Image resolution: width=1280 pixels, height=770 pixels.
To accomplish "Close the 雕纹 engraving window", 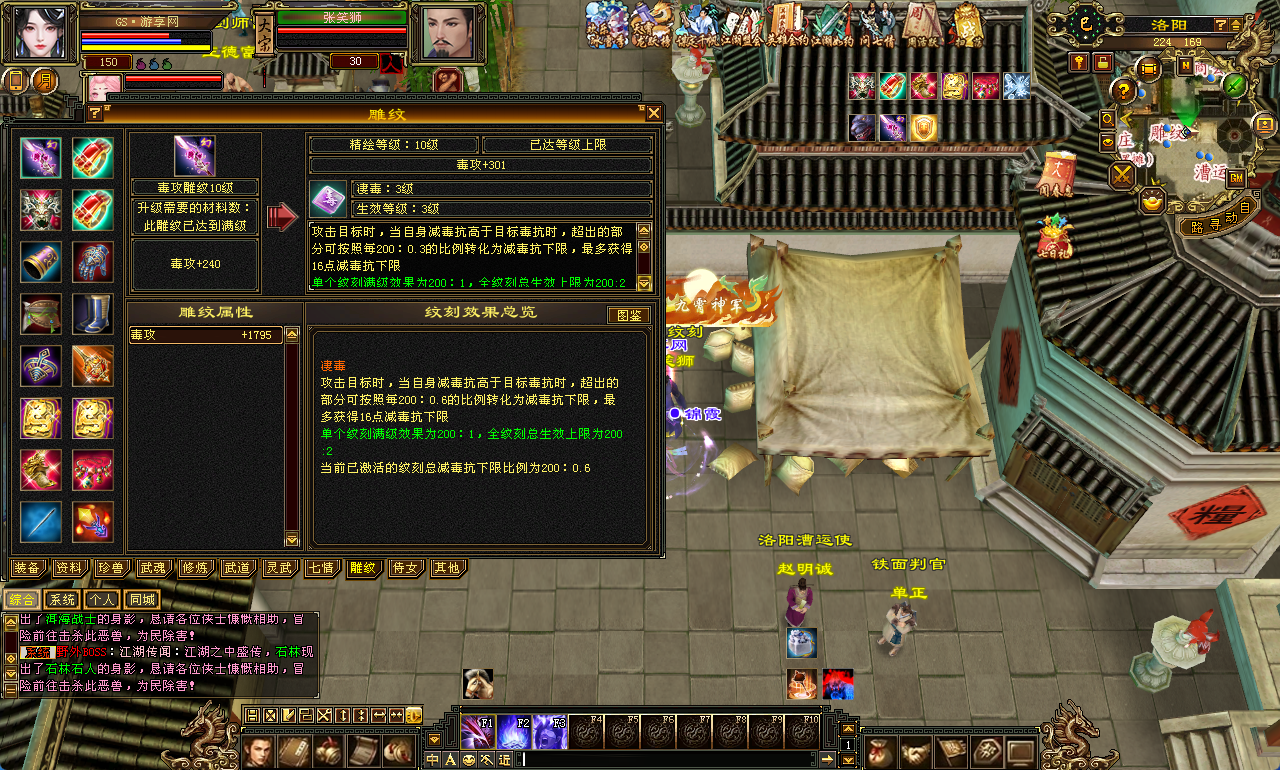I will [x=653, y=113].
